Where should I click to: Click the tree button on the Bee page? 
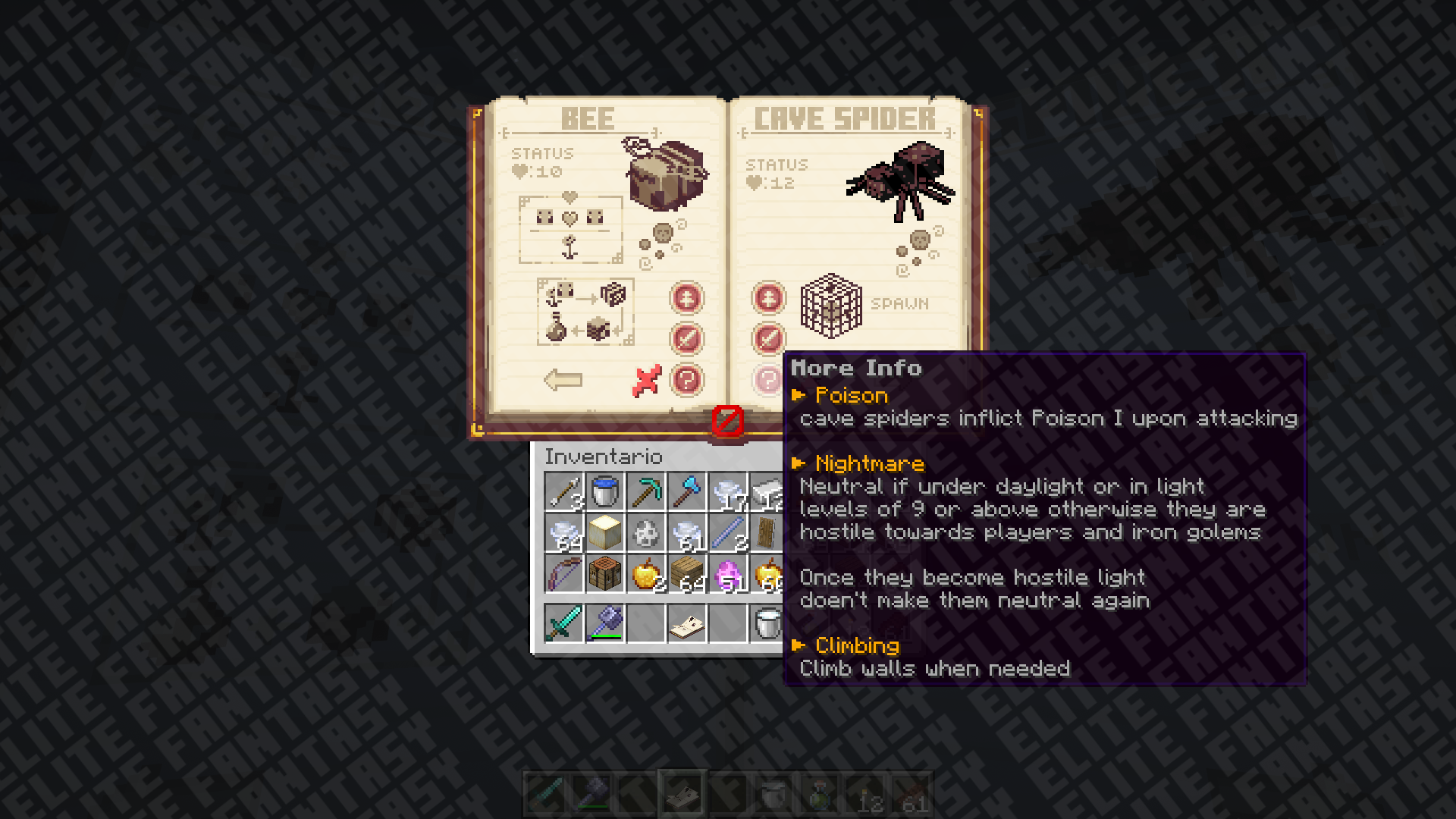(x=686, y=298)
